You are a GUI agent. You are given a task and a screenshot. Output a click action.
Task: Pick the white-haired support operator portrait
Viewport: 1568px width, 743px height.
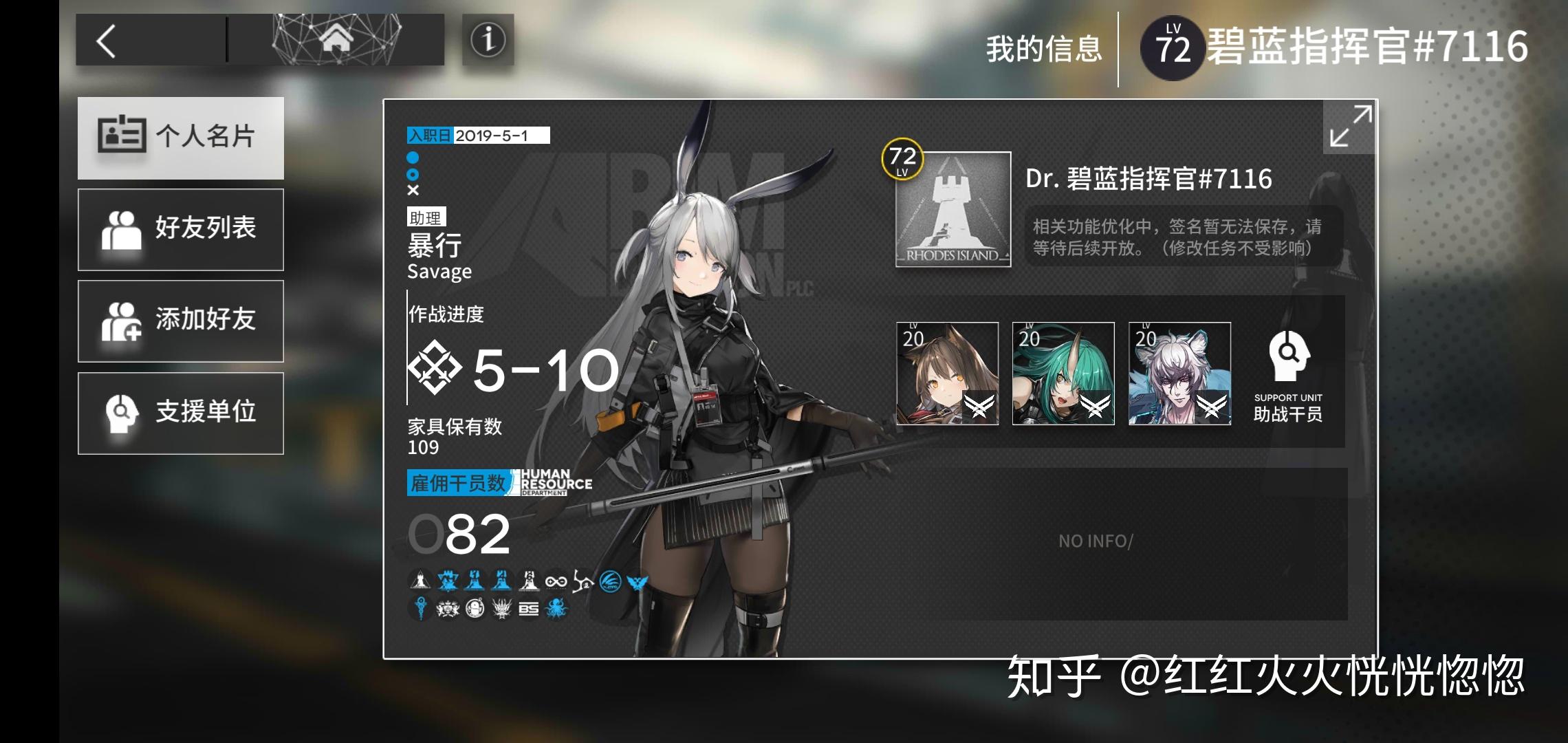1179,373
